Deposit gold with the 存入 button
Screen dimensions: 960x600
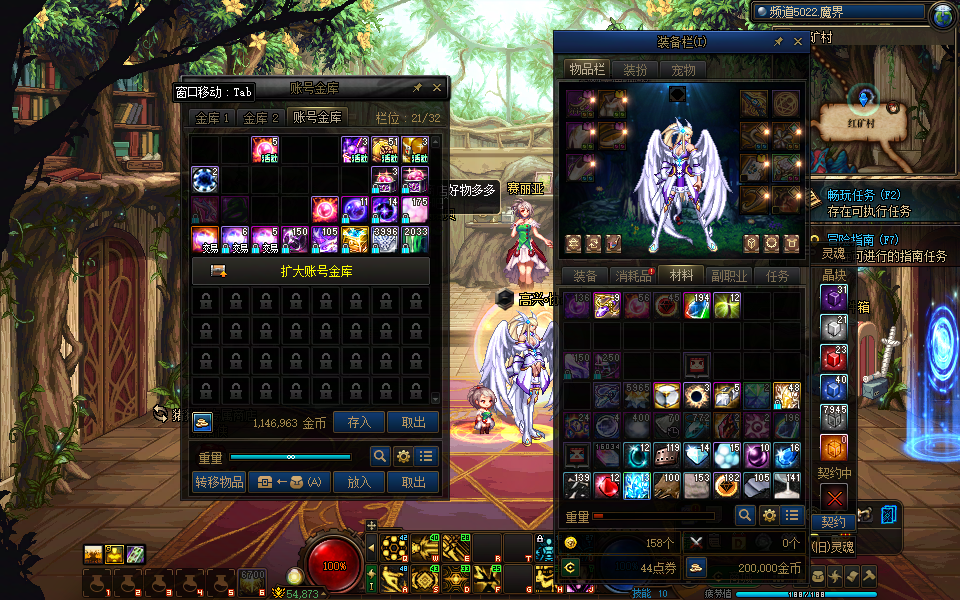coord(359,423)
